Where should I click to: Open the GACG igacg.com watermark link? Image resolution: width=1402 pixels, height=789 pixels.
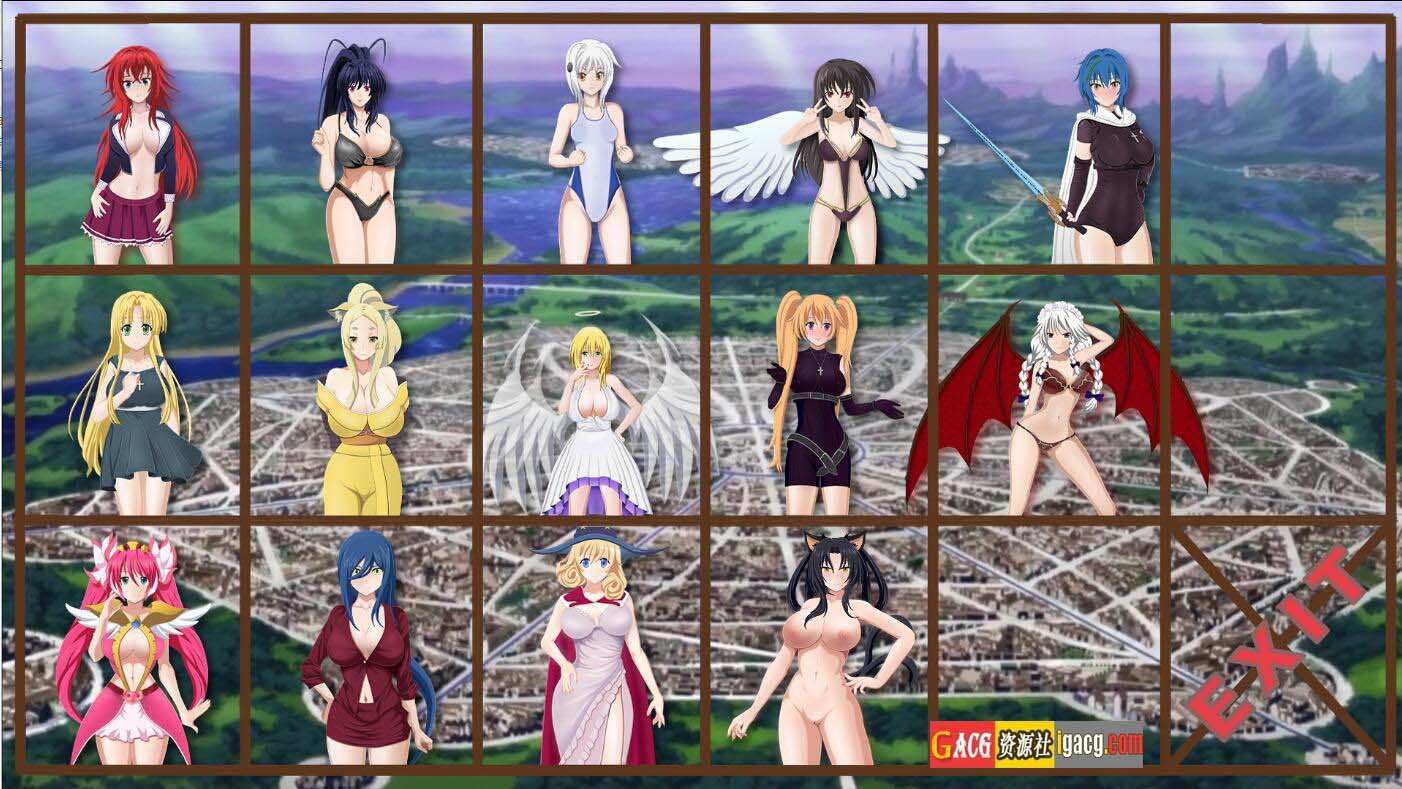(x=1036, y=744)
